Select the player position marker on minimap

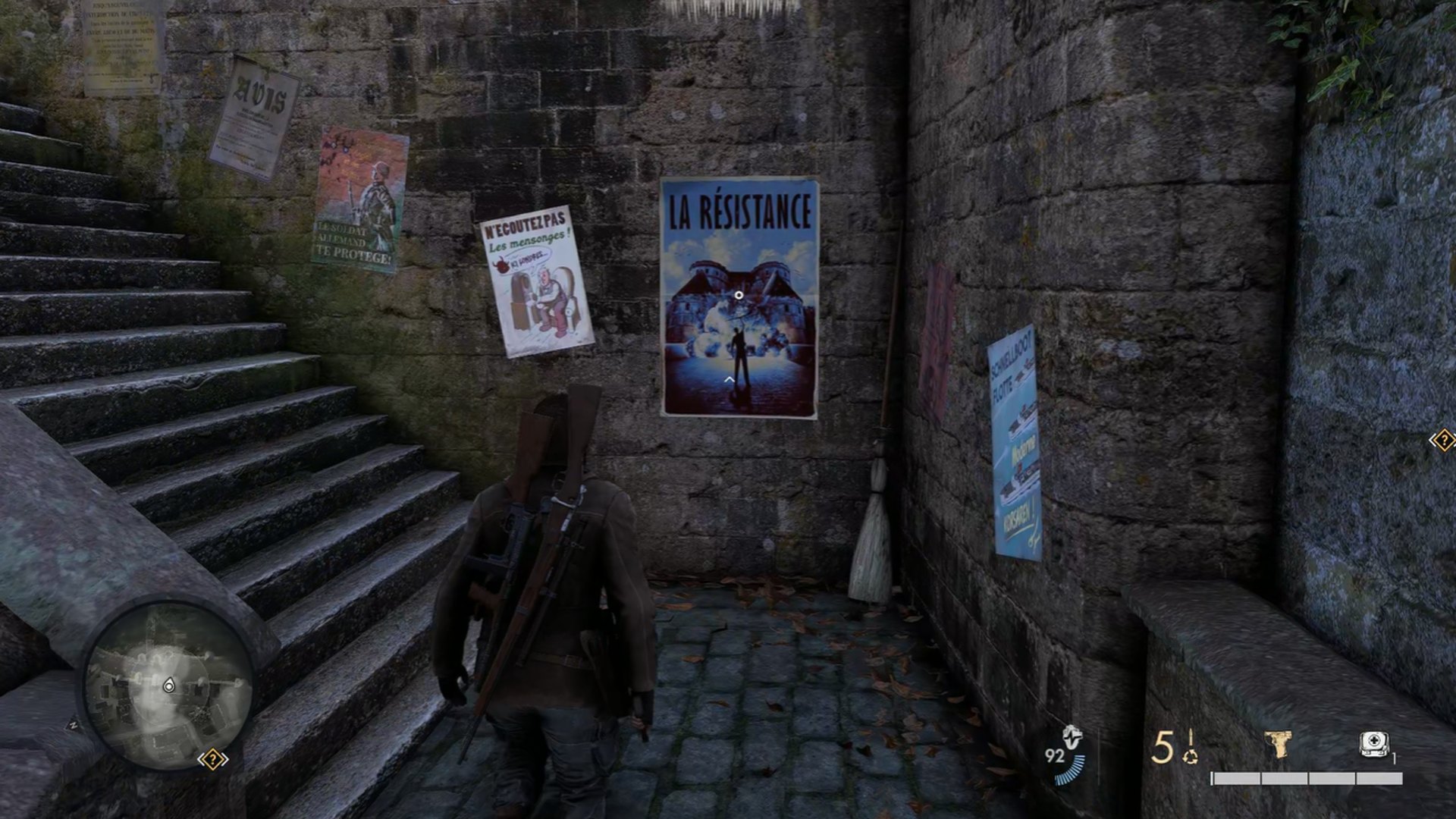[x=168, y=686]
